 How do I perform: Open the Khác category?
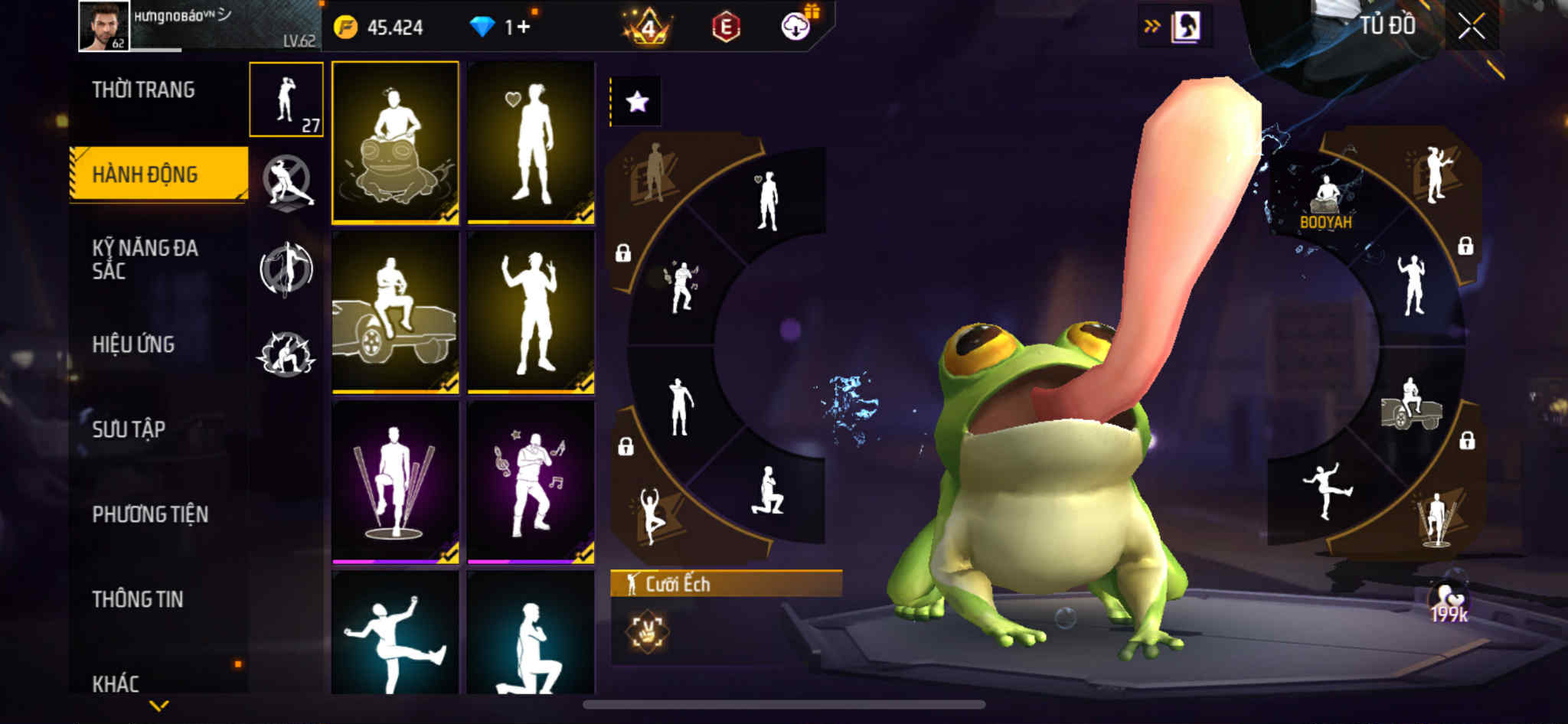(x=116, y=683)
